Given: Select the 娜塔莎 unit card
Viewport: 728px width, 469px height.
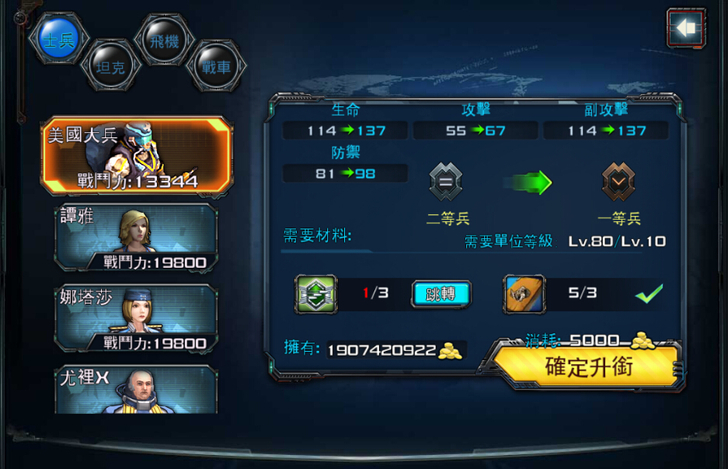Looking at the screenshot, I should pyautogui.click(x=137, y=319).
